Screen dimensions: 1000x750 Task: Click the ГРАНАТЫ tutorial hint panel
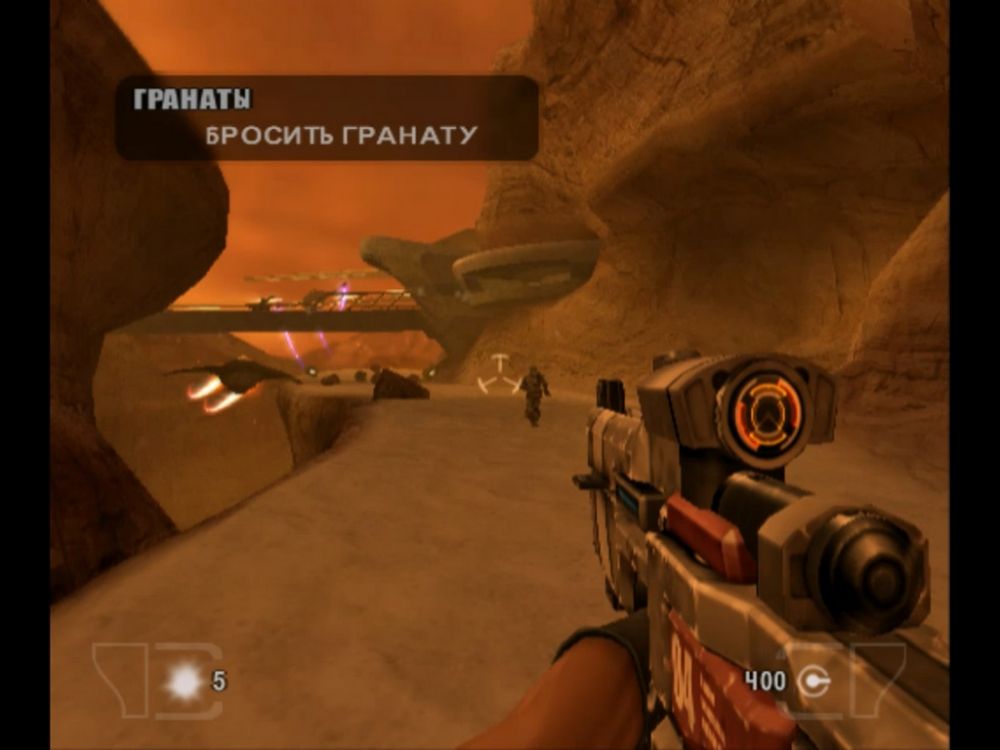[x=326, y=118]
